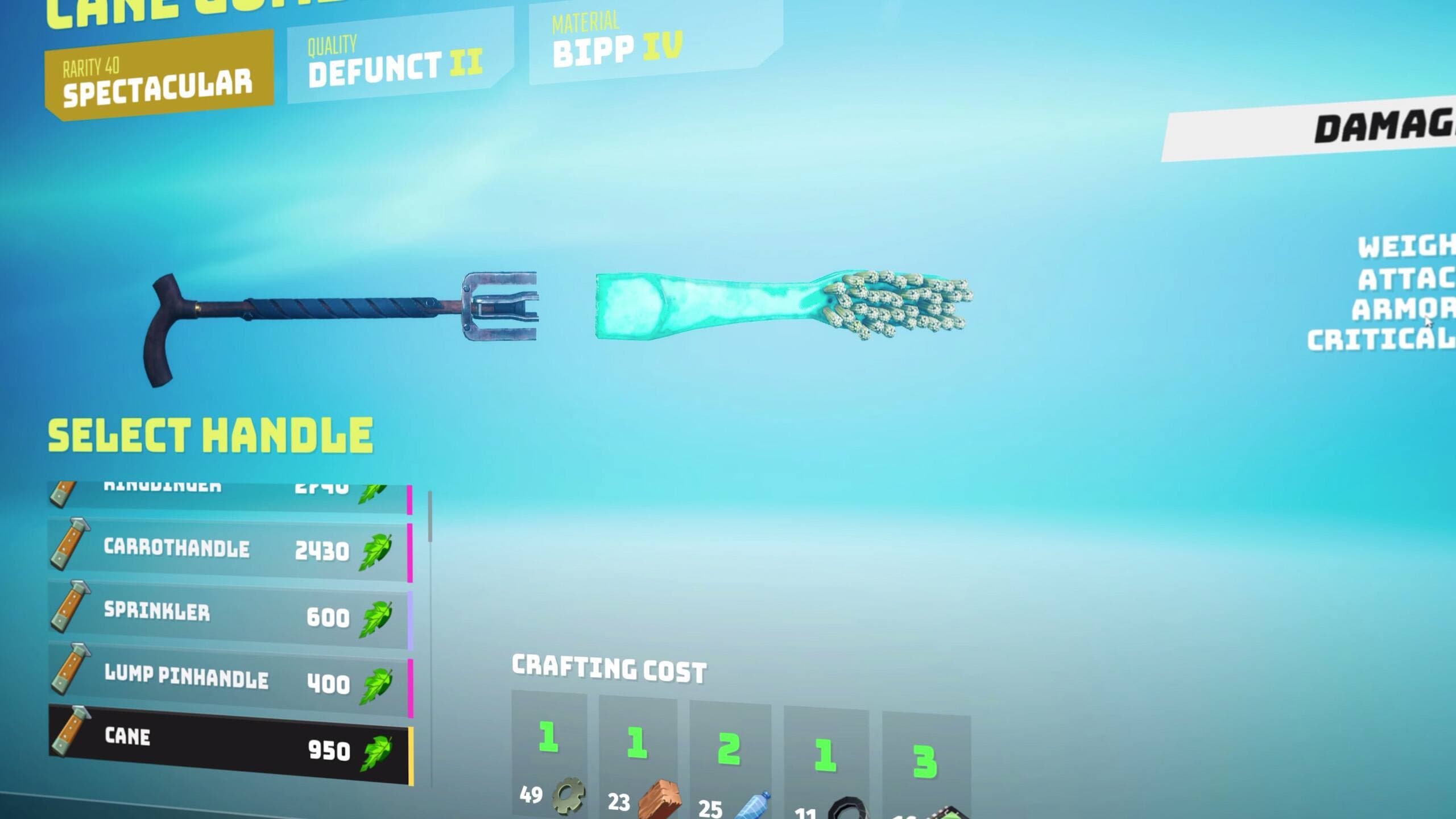This screenshot has height=819, width=1456.
Task: Select the Cane handle entry
Action: [227, 745]
